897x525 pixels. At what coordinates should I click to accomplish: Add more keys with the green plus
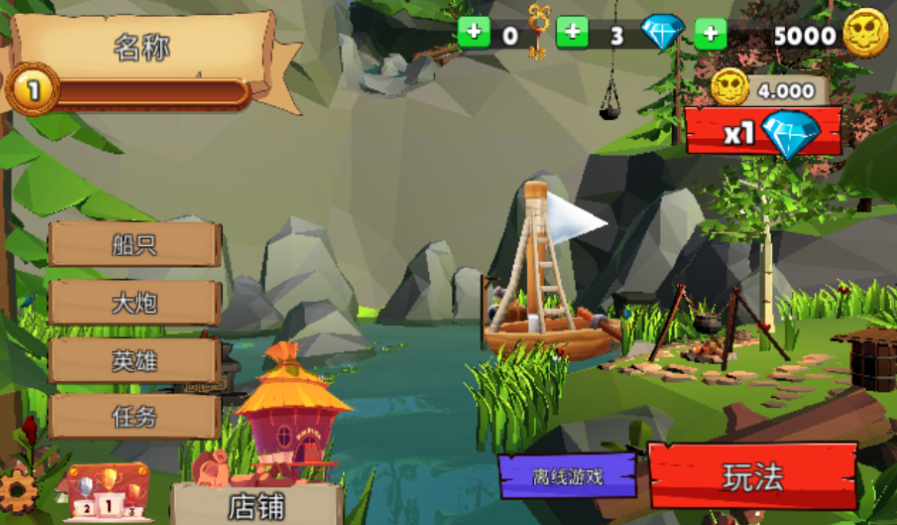coord(473,33)
